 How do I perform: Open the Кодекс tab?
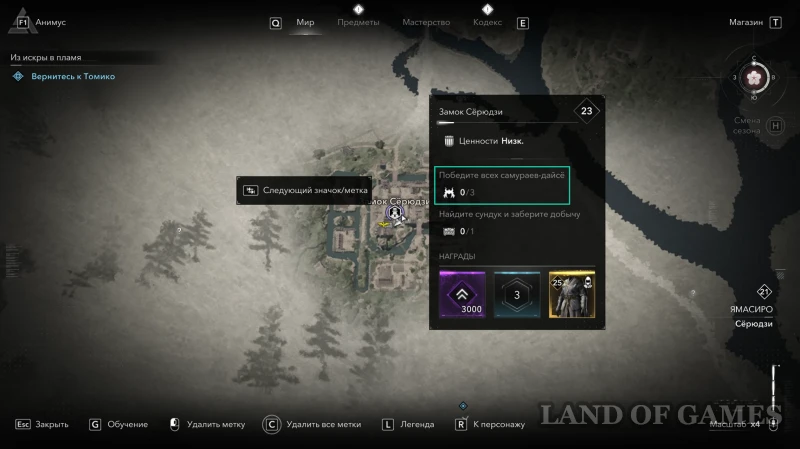pos(486,22)
